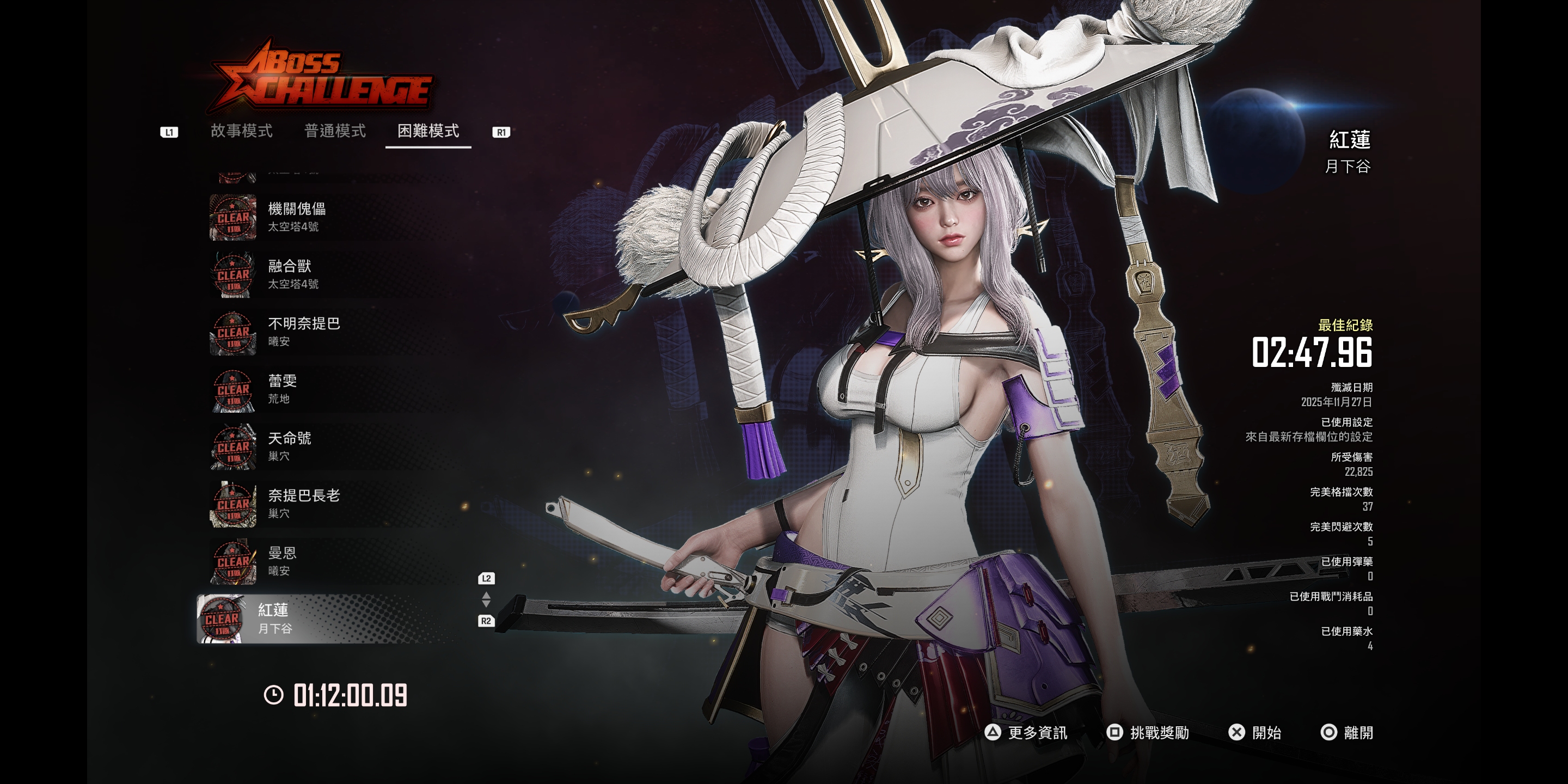Switch to the 故事模式 tab
1568x784 pixels.
[241, 131]
